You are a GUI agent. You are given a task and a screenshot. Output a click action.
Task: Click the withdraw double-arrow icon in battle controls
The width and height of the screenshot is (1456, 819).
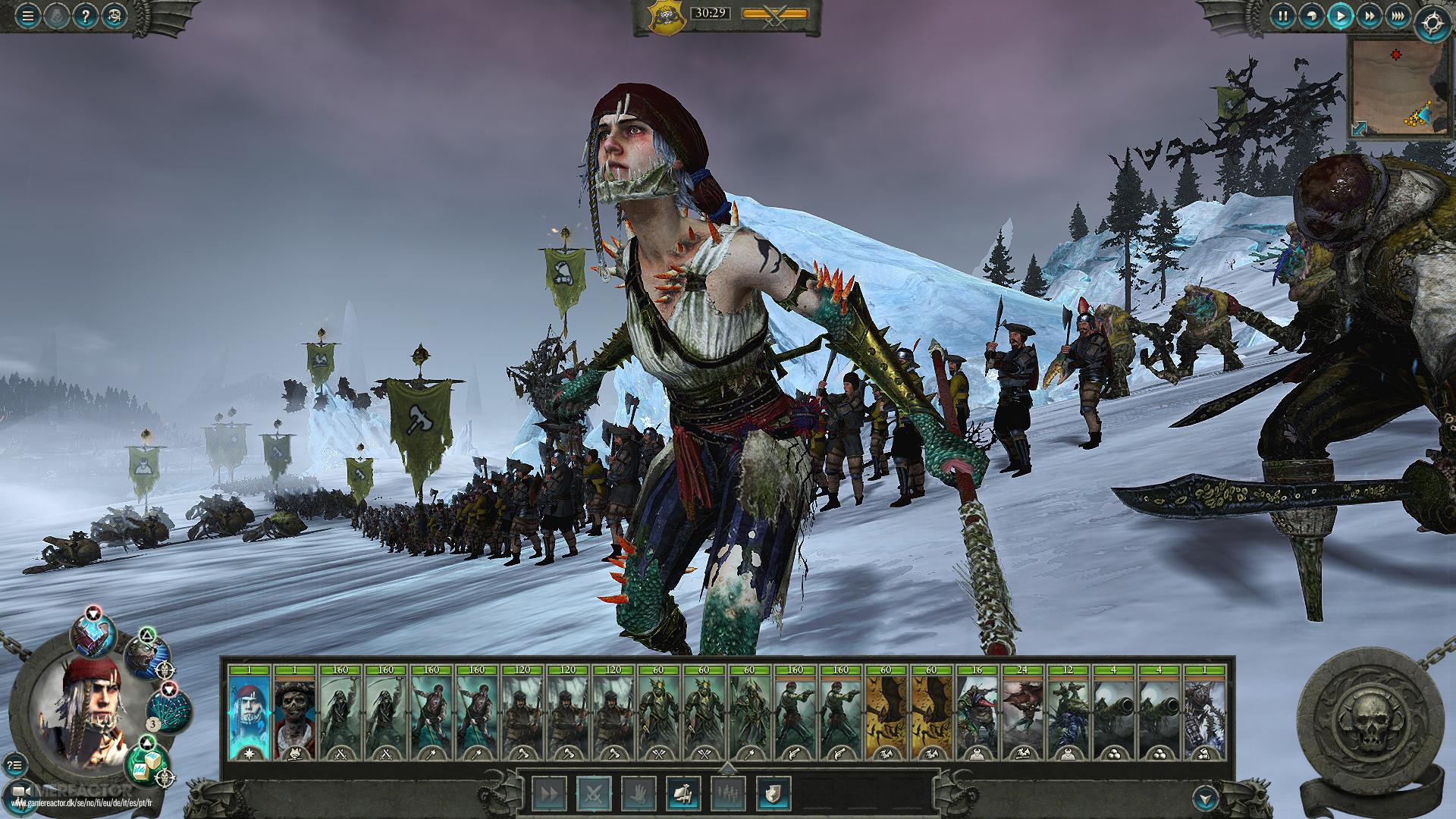(549, 792)
